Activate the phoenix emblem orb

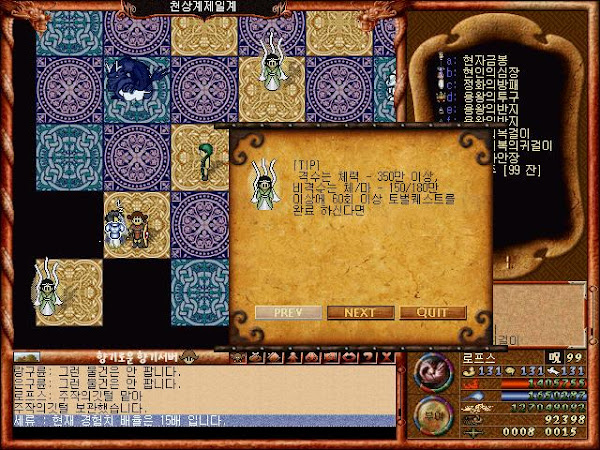433,372
